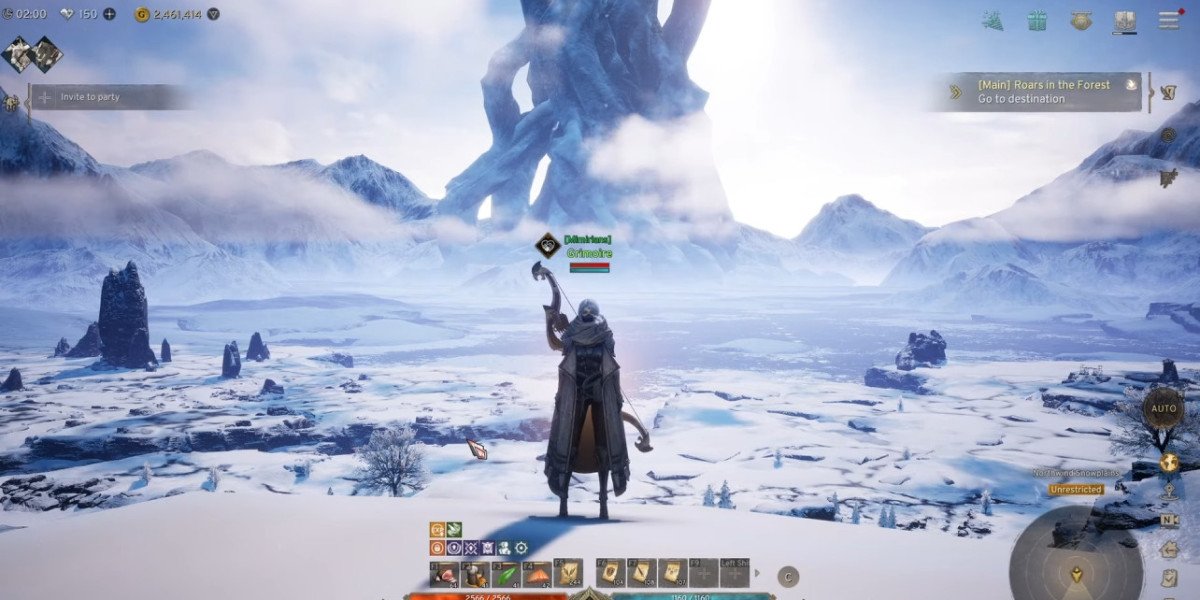
Task: Open the codex book icon
Action: pos(1125,20)
